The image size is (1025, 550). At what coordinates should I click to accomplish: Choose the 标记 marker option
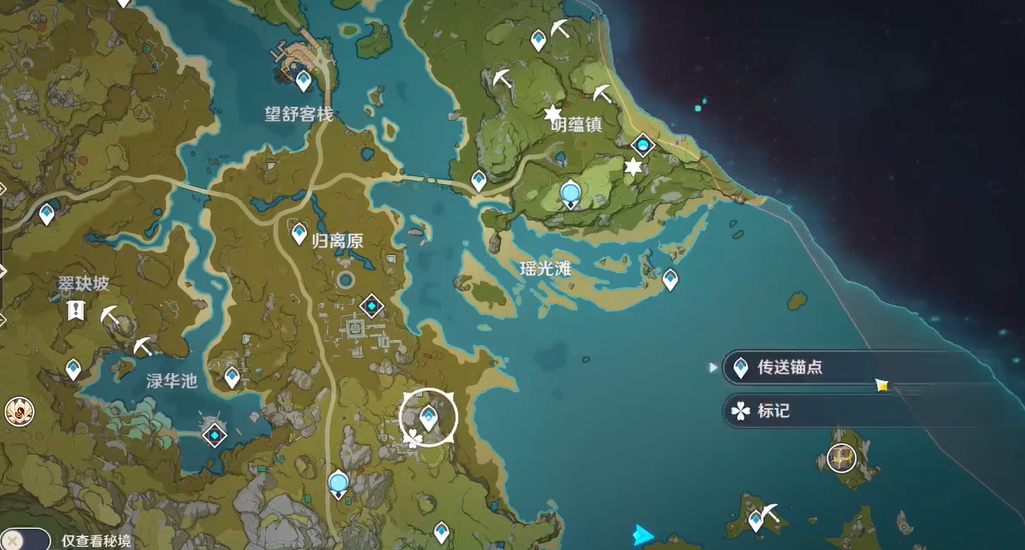point(773,410)
